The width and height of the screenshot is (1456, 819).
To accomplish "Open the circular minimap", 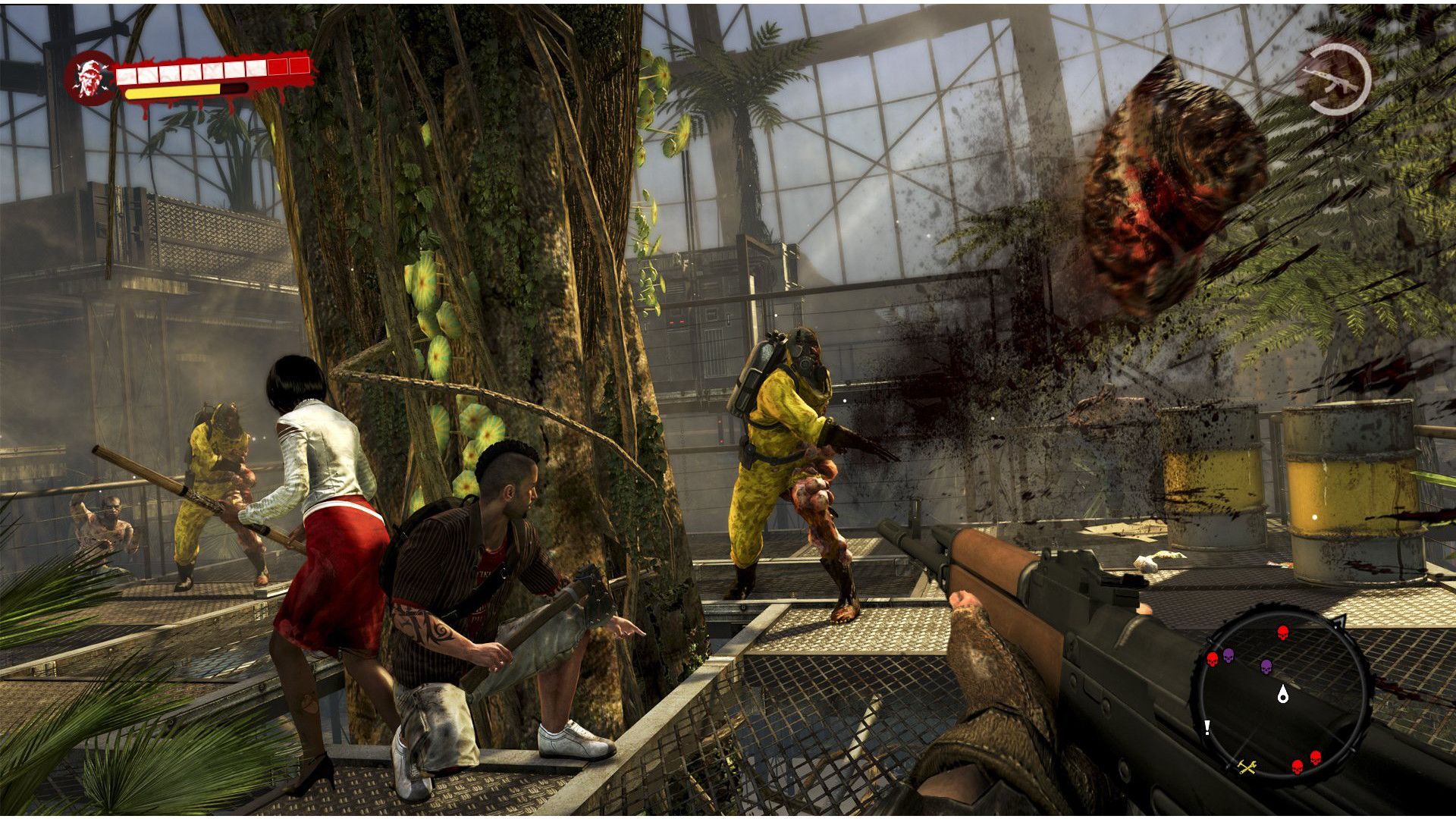I will tap(1283, 693).
